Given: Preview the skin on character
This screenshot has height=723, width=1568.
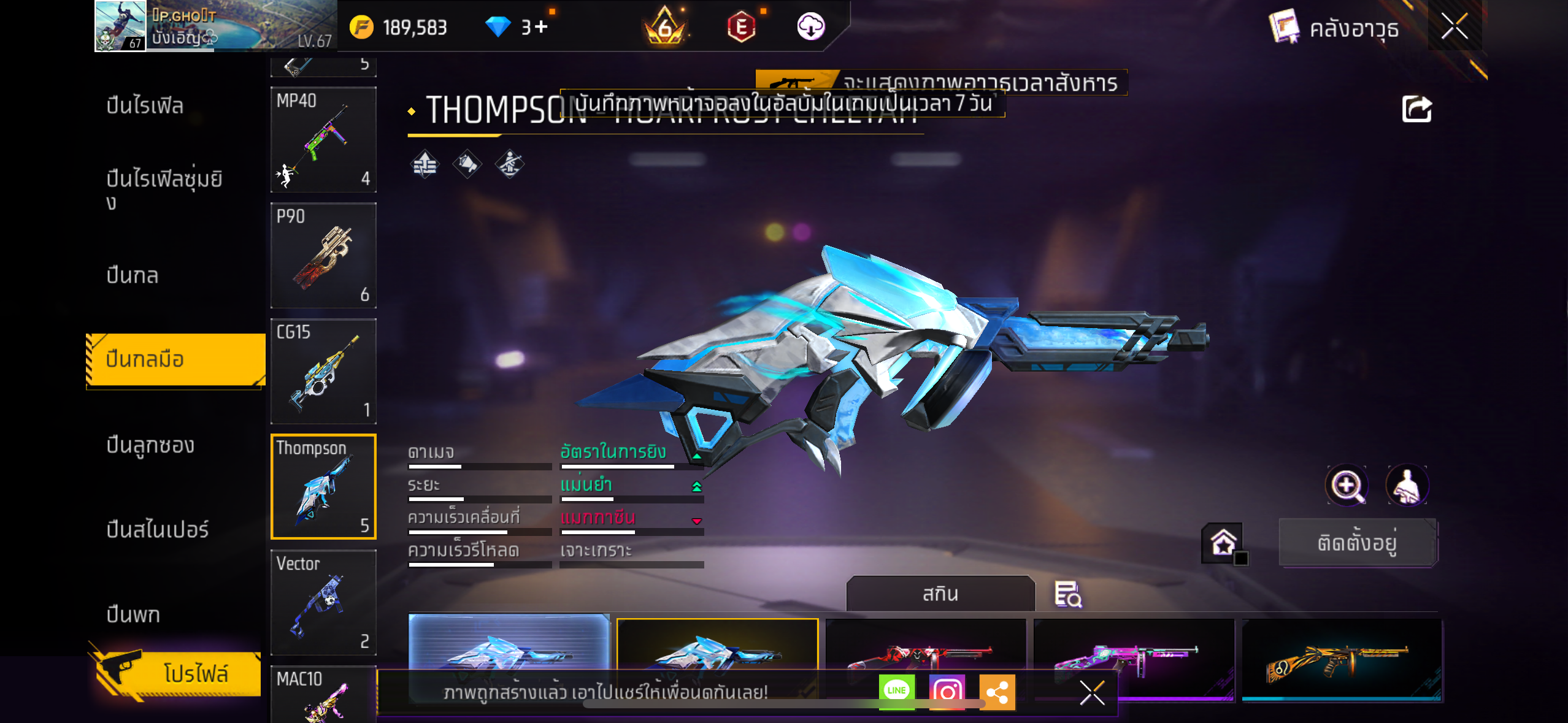Looking at the screenshot, I should [1407, 485].
